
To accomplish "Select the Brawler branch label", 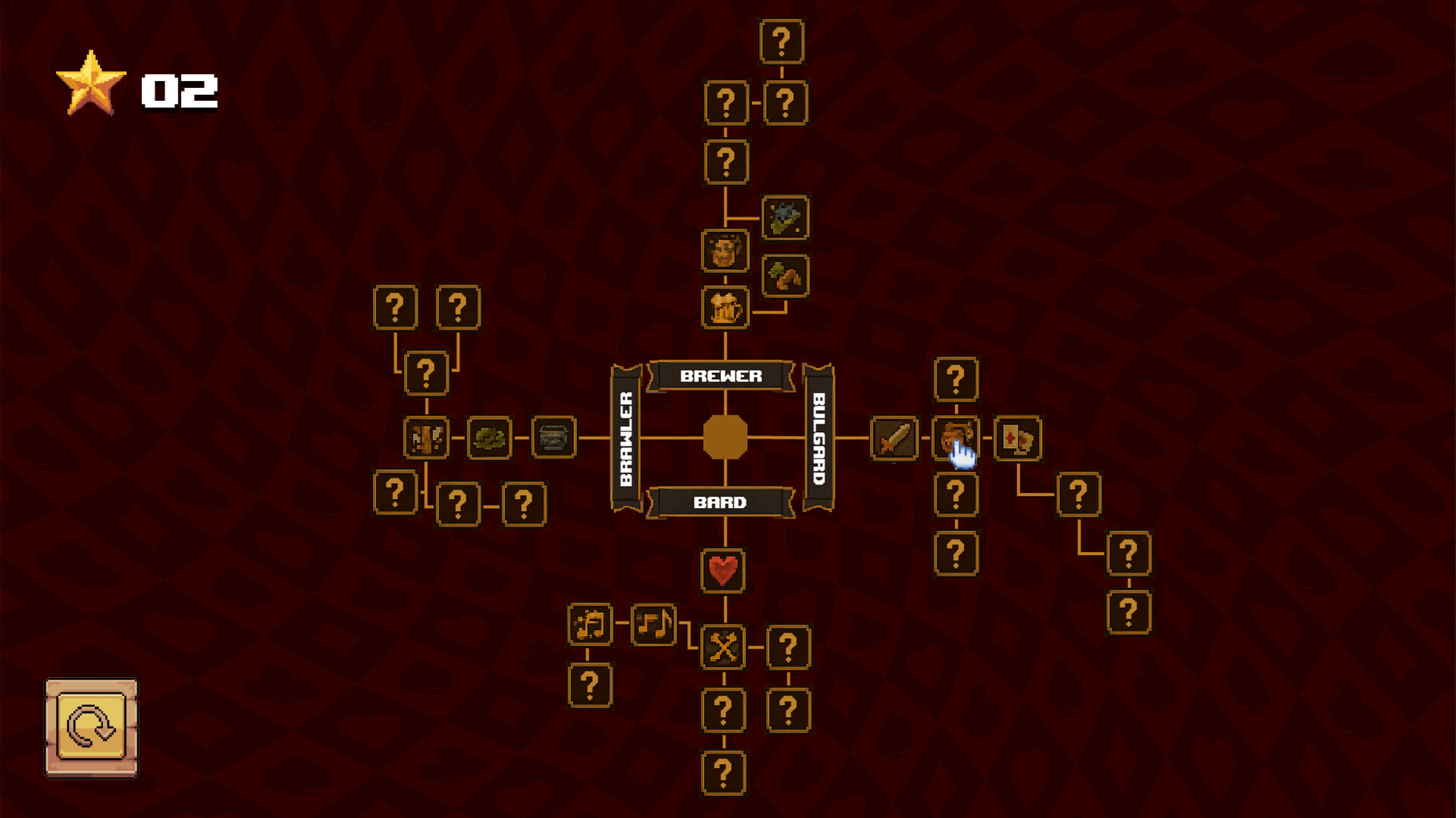I will [624, 438].
